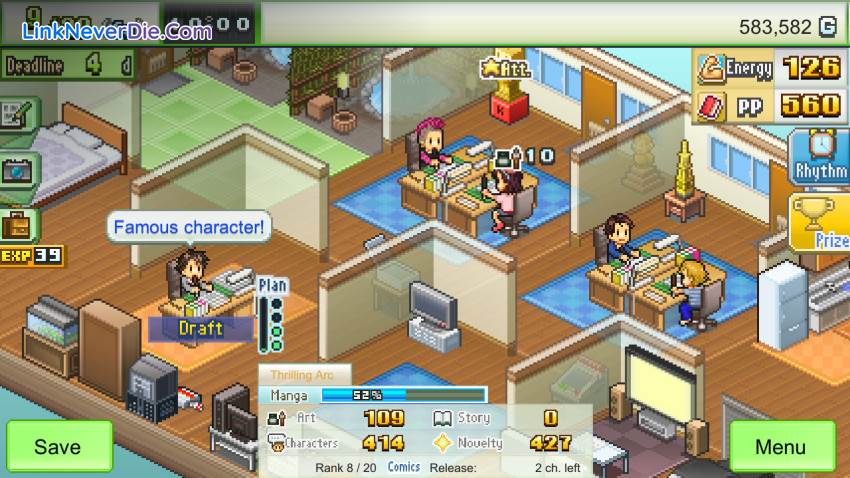
Task: Open the Prize trophy panel
Action: pos(820,223)
